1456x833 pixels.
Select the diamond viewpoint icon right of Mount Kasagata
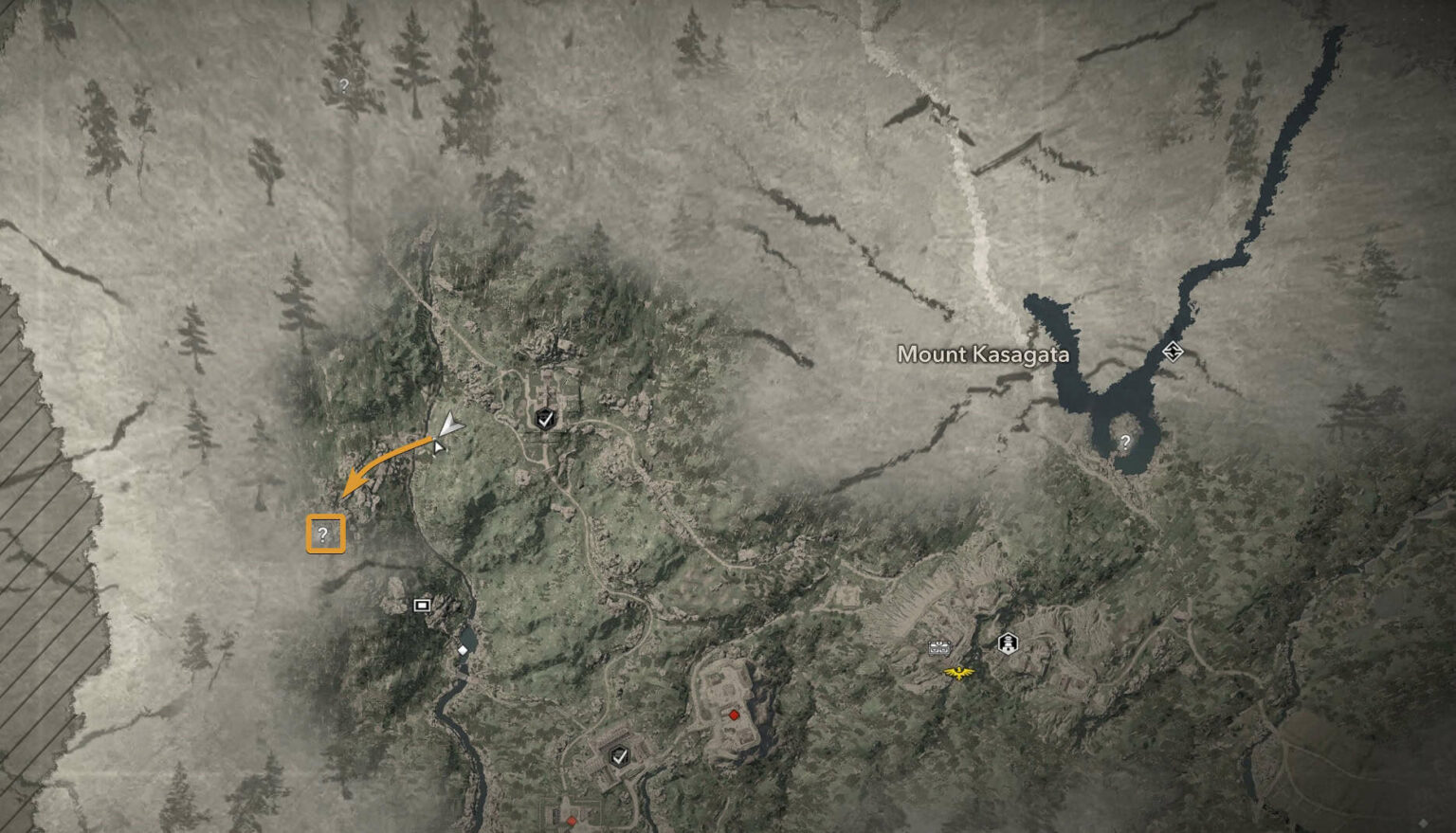(1172, 352)
